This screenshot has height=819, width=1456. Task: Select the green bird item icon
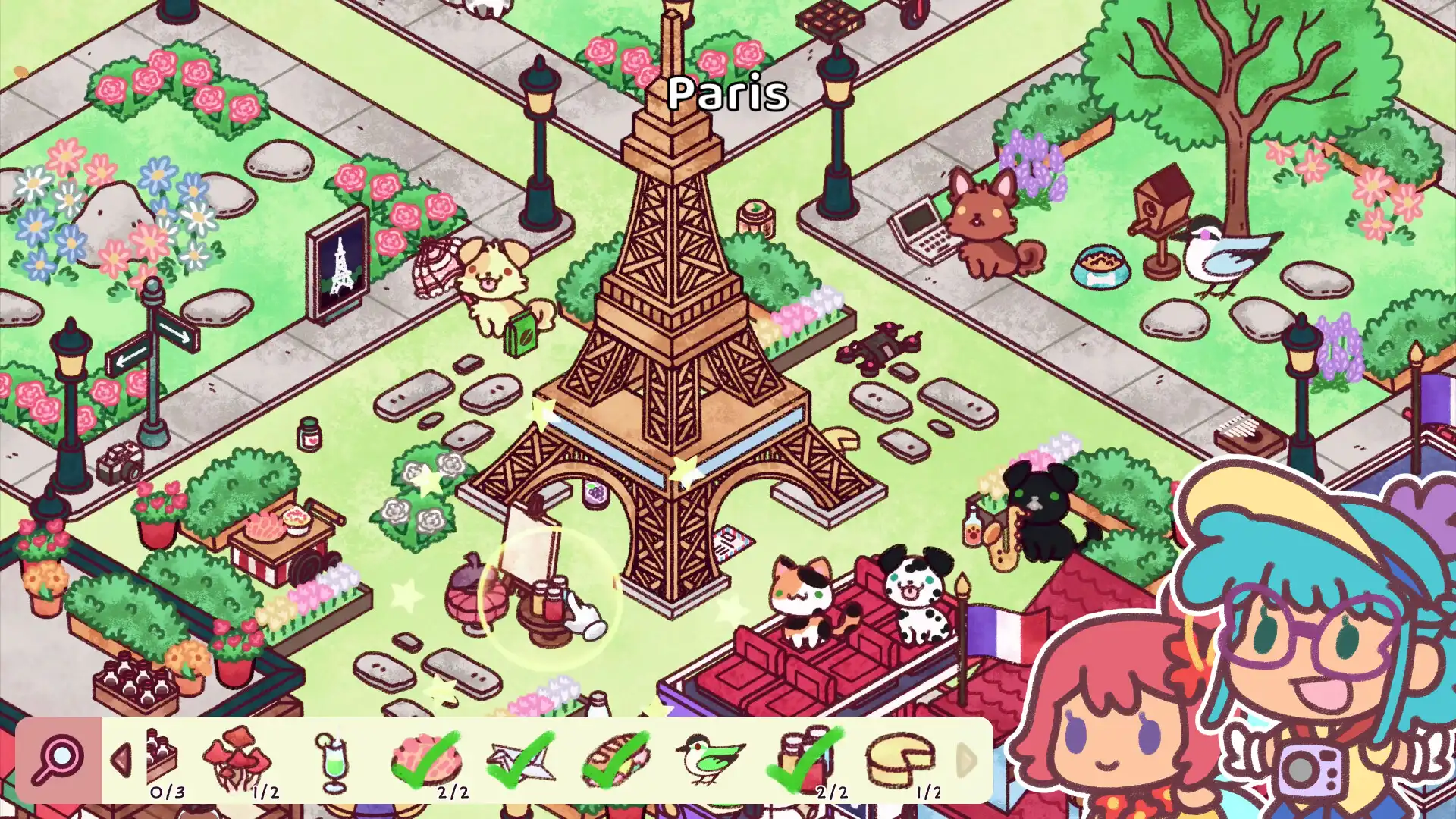709,758
